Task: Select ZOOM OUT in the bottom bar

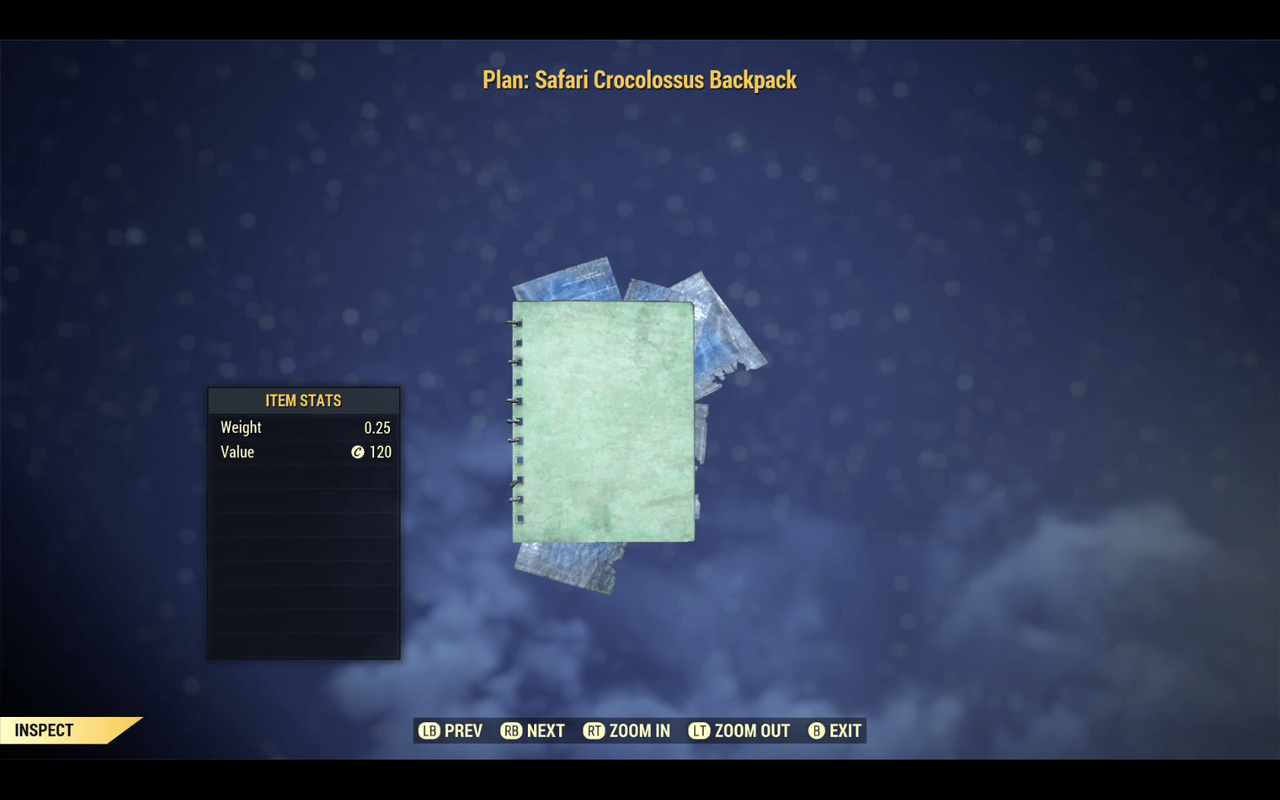Action: click(739, 731)
